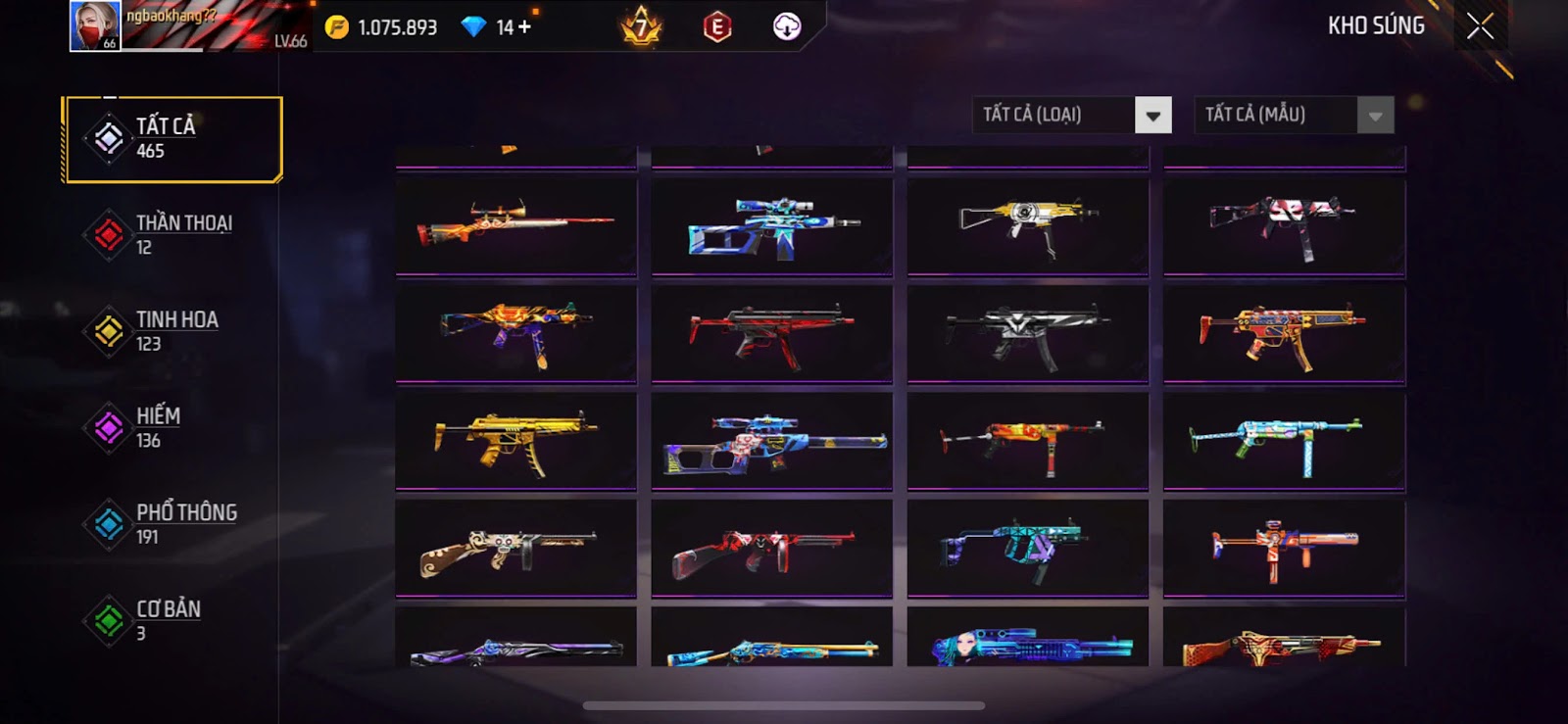Choose the black and white MP5 skin
The height and width of the screenshot is (724, 1568).
coord(1027,333)
